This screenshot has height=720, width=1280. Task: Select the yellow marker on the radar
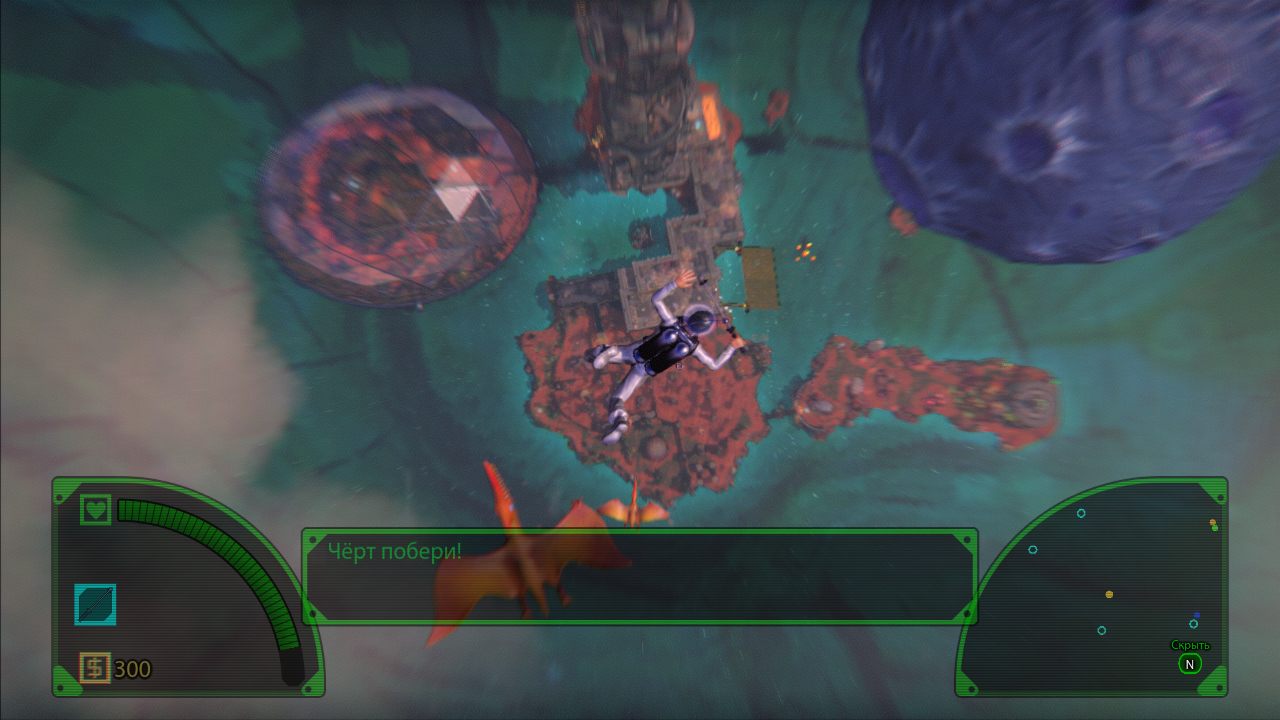(1109, 594)
